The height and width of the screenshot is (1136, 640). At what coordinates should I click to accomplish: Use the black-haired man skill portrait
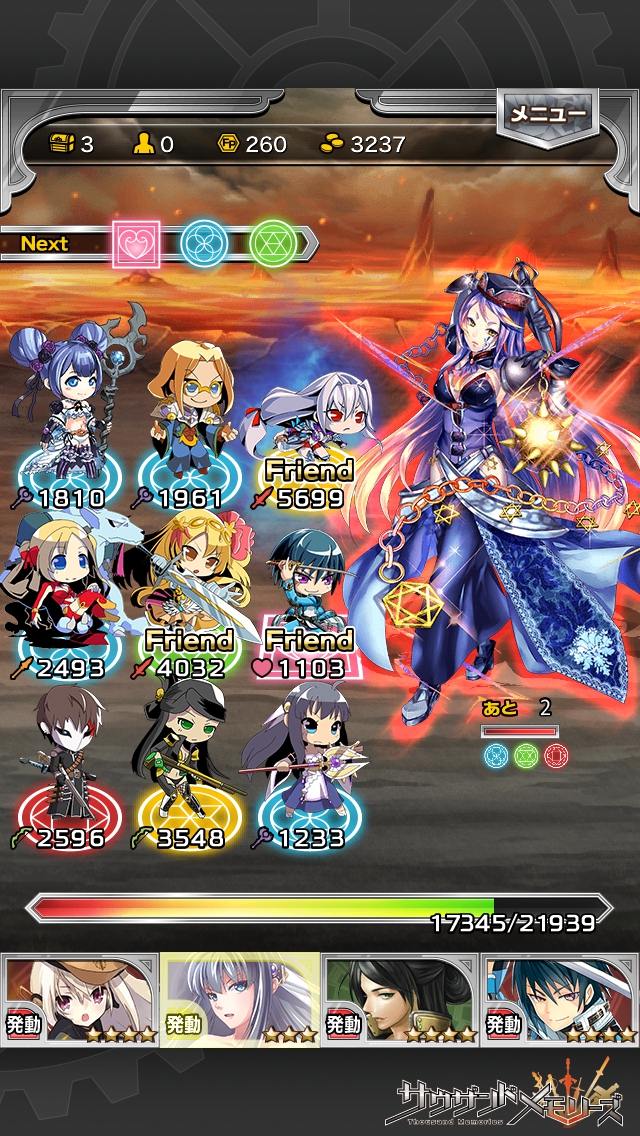(x=400, y=999)
